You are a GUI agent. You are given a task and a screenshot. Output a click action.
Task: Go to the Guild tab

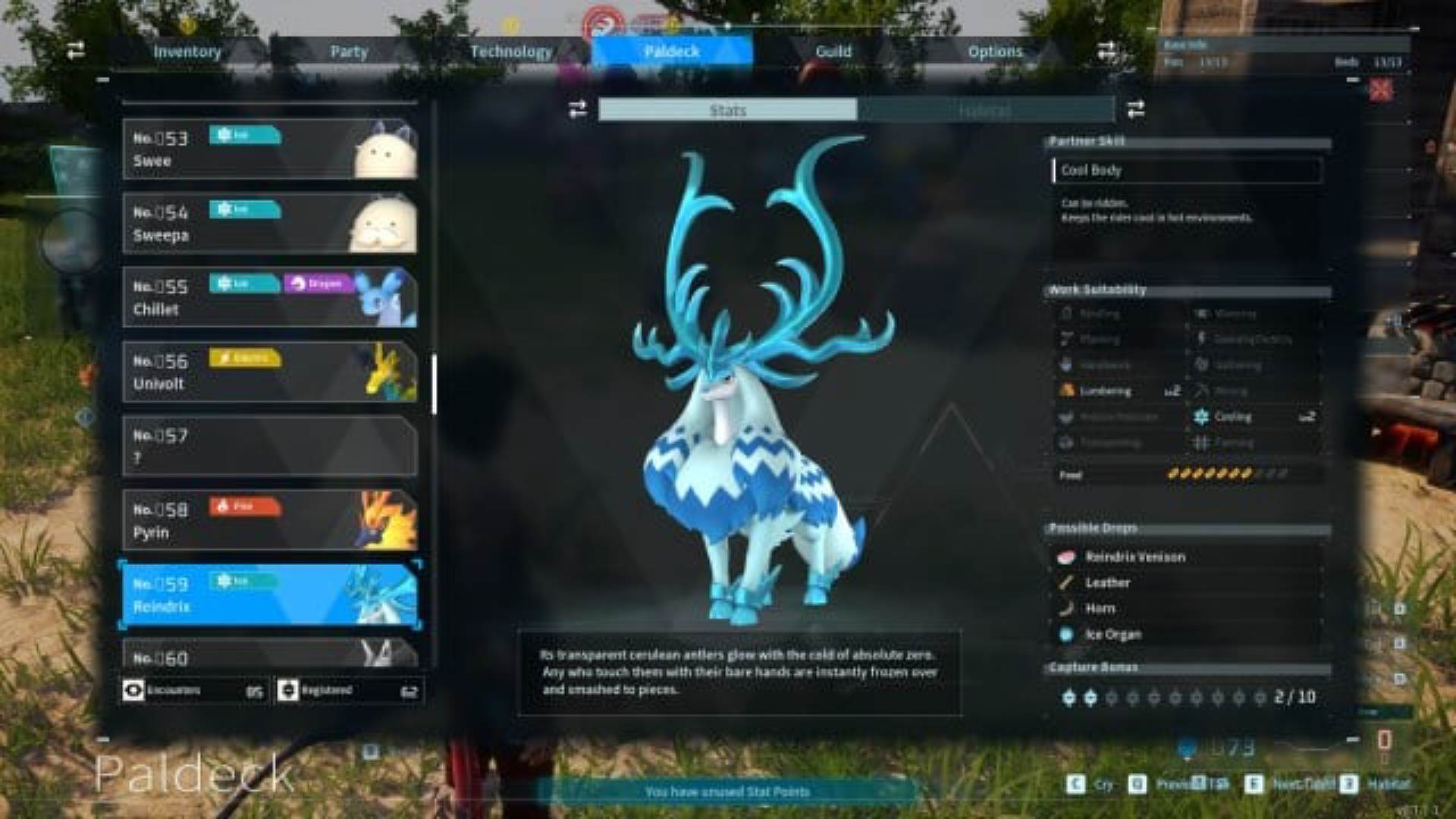pyautogui.click(x=833, y=52)
